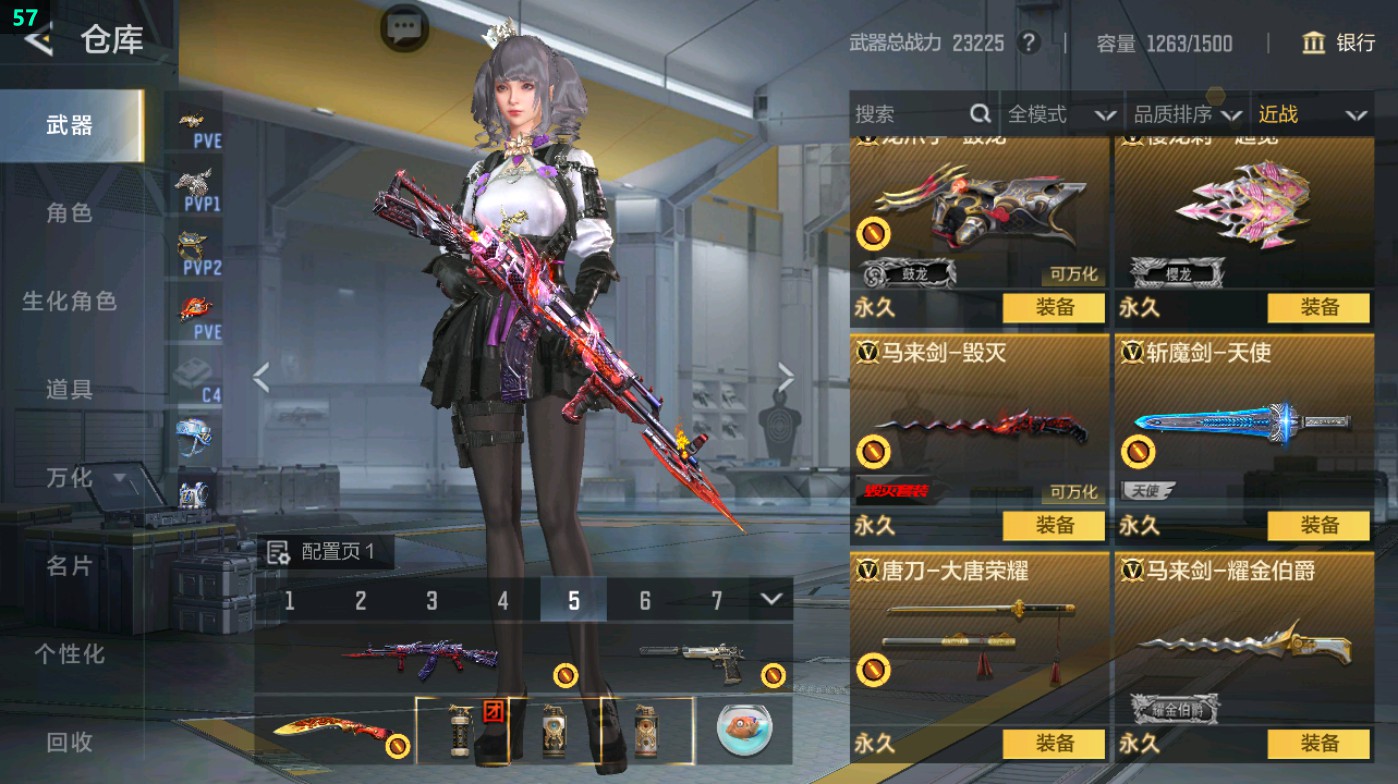Switch to the 角色 tab
Screen dimensions: 1398x784
click(x=70, y=215)
